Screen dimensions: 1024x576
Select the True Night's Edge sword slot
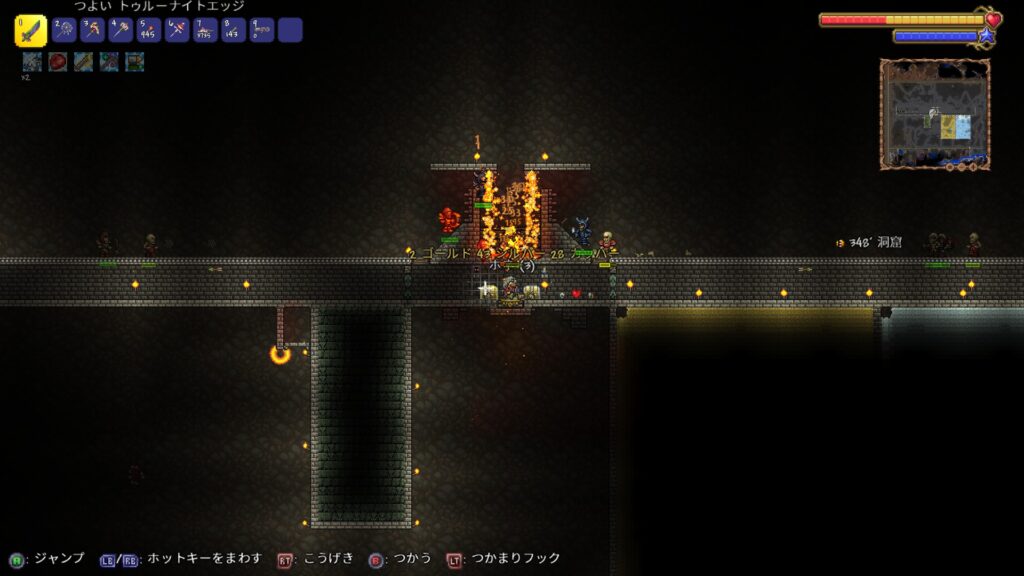(x=30, y=30)
